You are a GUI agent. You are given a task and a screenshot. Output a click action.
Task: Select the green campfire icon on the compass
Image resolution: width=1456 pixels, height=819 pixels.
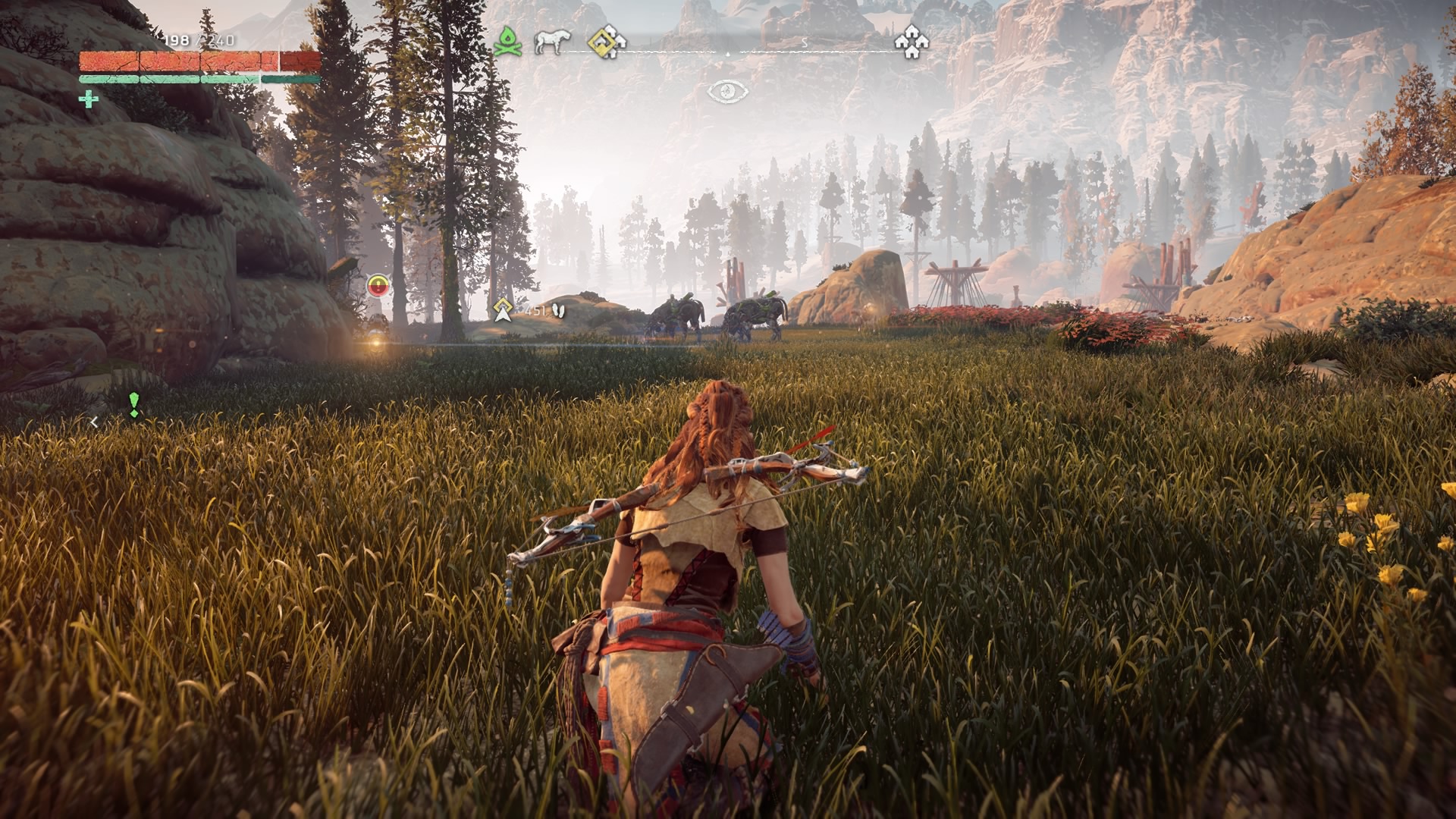coord(507,42)
